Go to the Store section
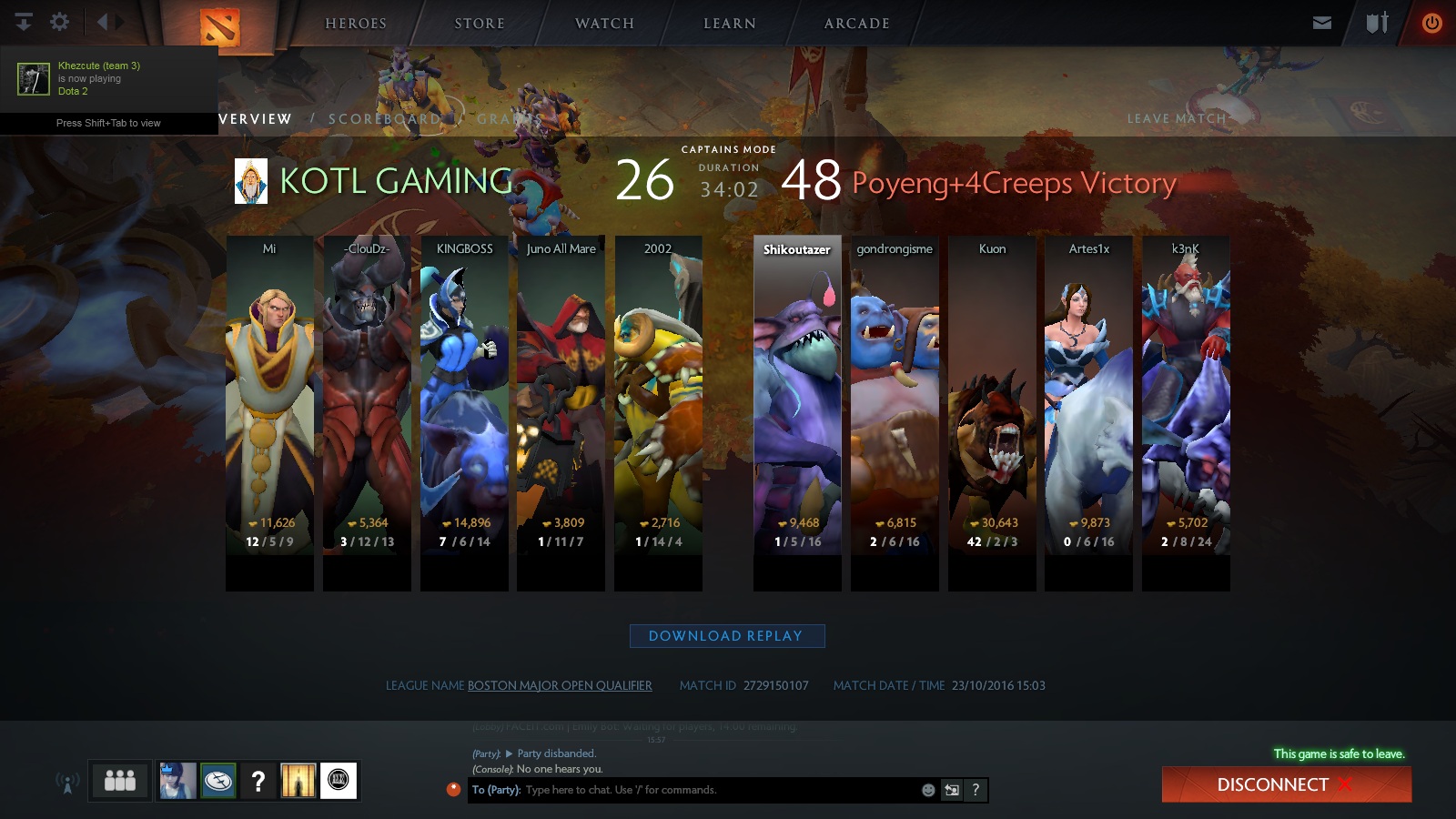The width and height of the screenshot is (1456, 819). coord(480,24)
